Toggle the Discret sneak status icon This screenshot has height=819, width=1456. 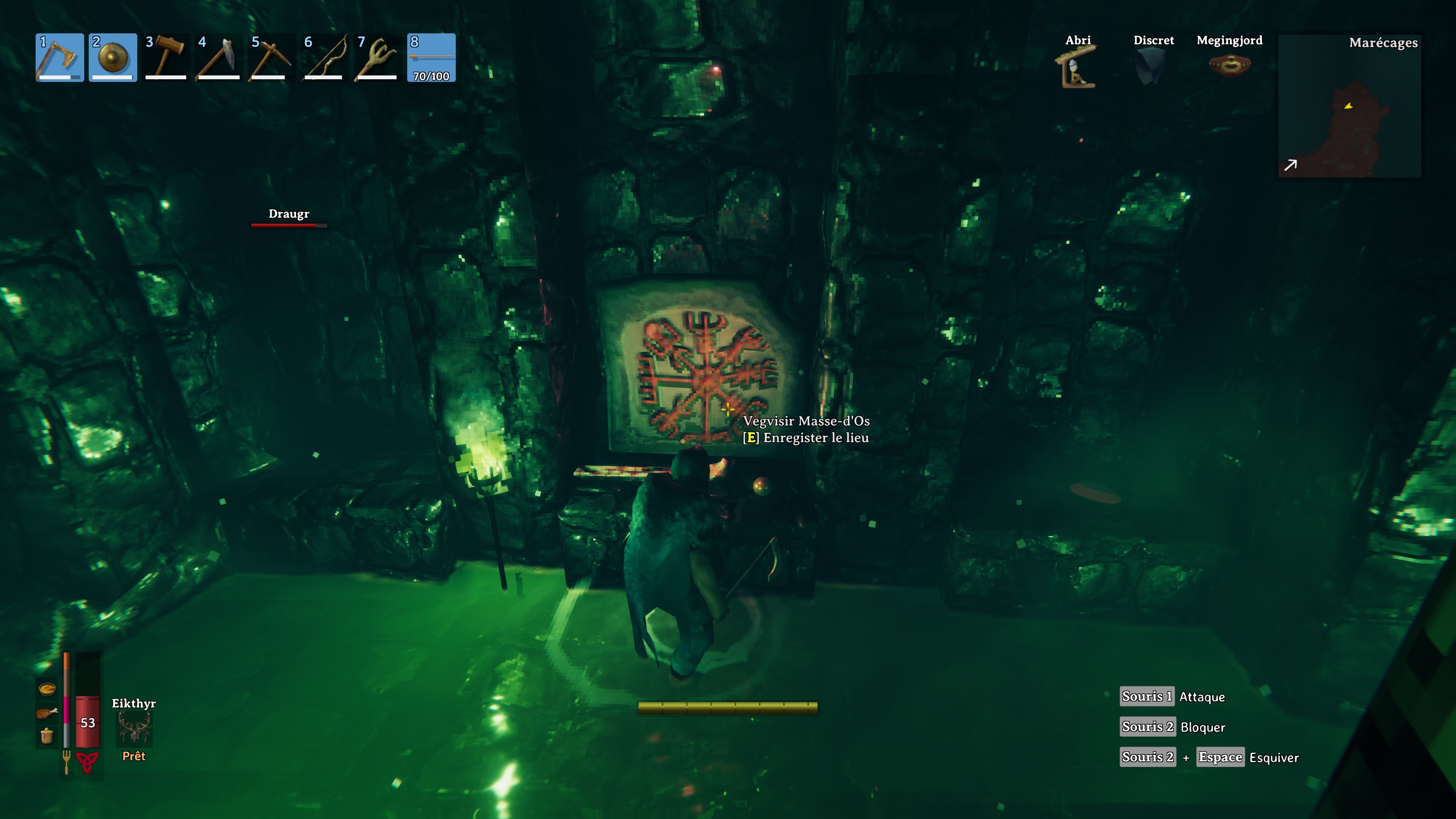(x=1153, y=67)
